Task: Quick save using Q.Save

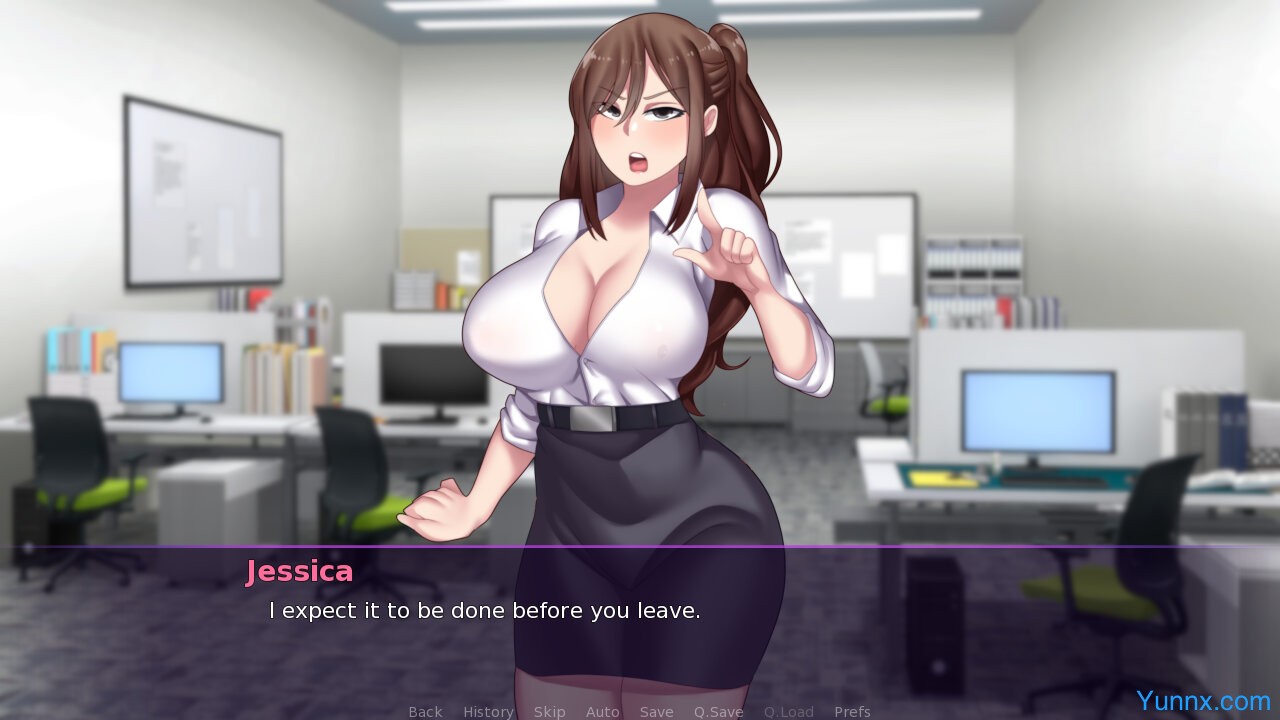Action: pyautogui.click(x=718, y=711)
